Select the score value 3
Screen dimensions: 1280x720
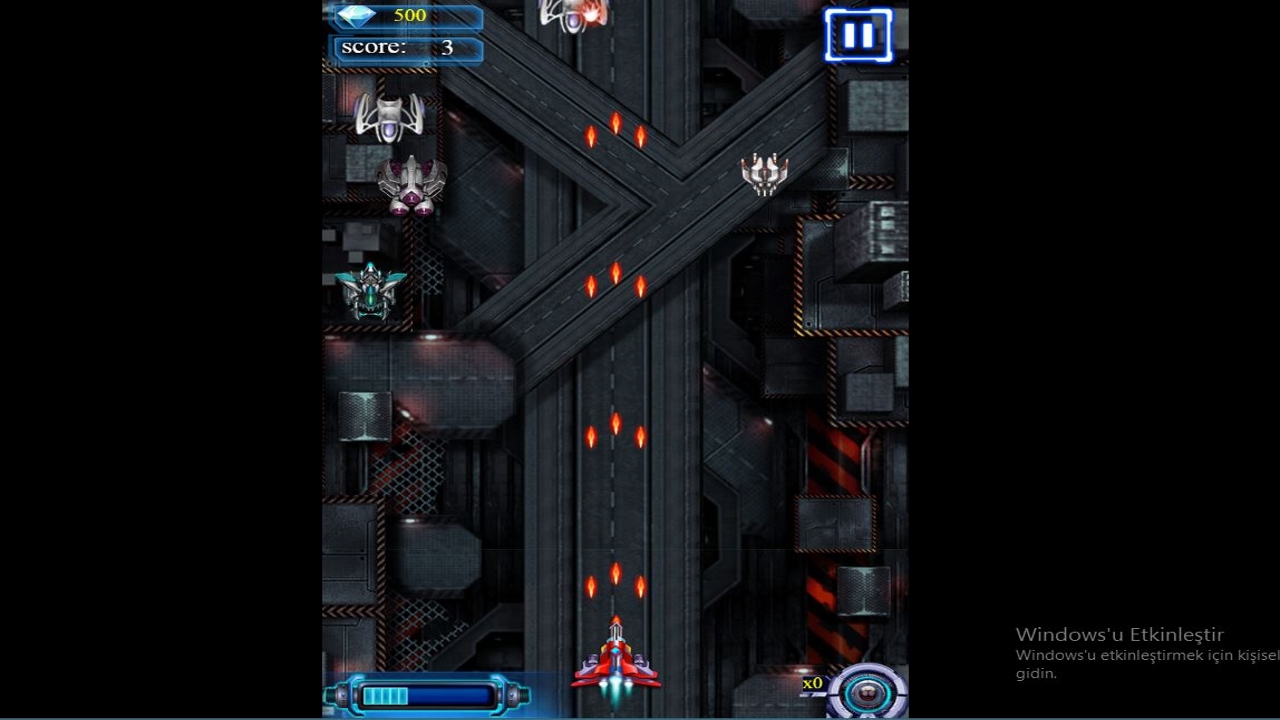tap(448, 47)
